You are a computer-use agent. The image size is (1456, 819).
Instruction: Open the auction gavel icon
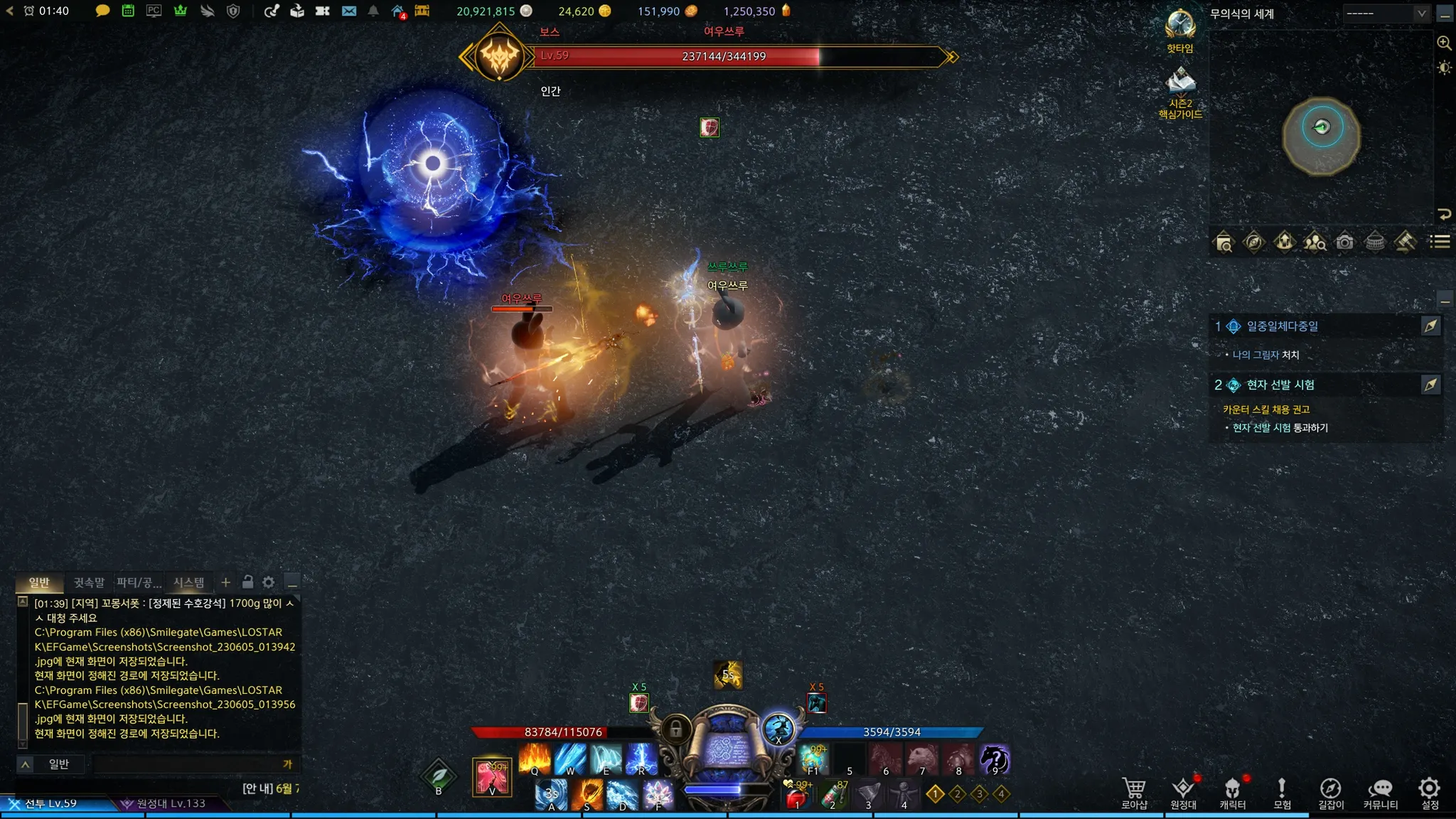coord(1406,242)
